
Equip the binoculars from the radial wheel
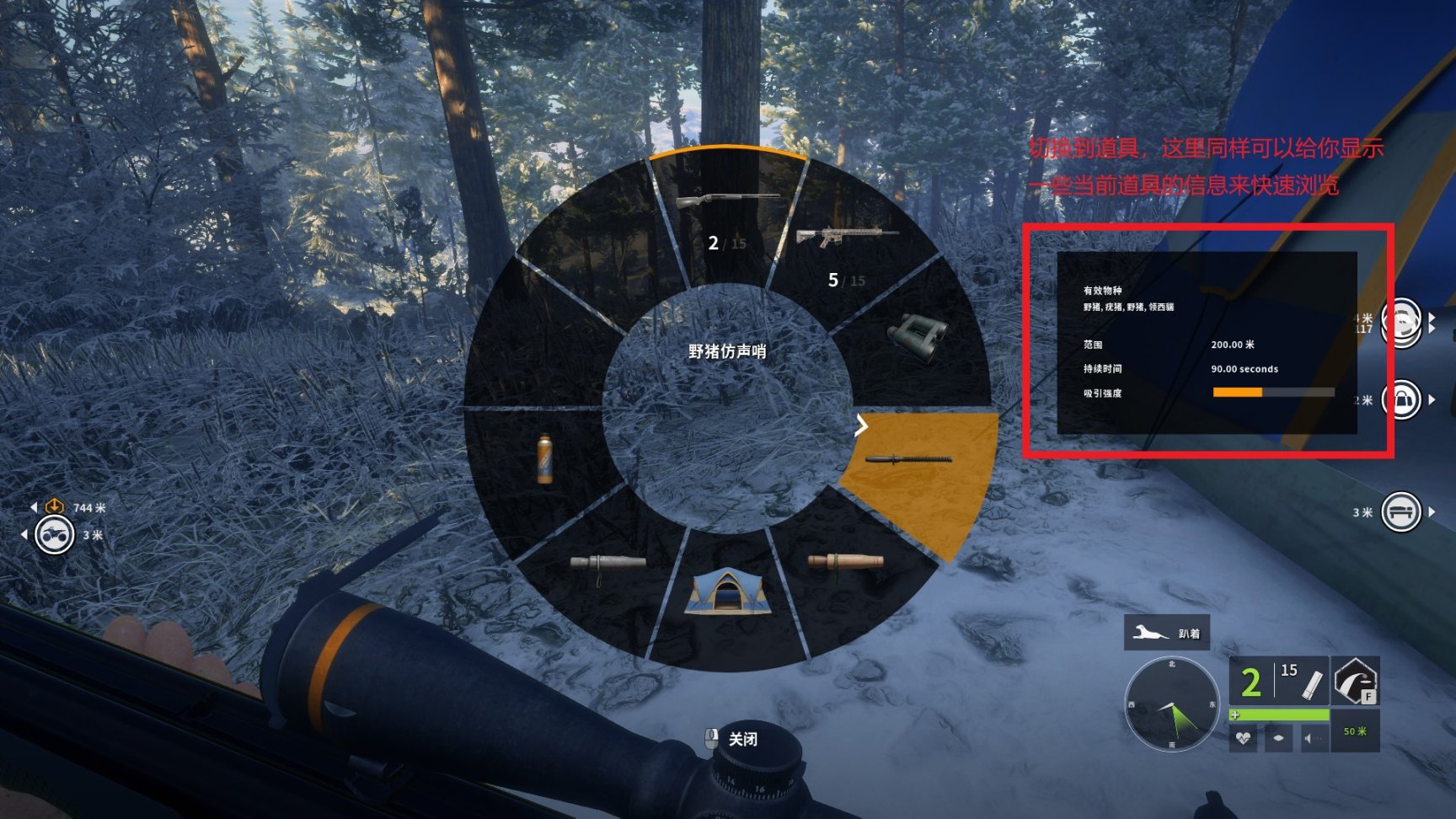pyautogui.click(x=918, y=336)
